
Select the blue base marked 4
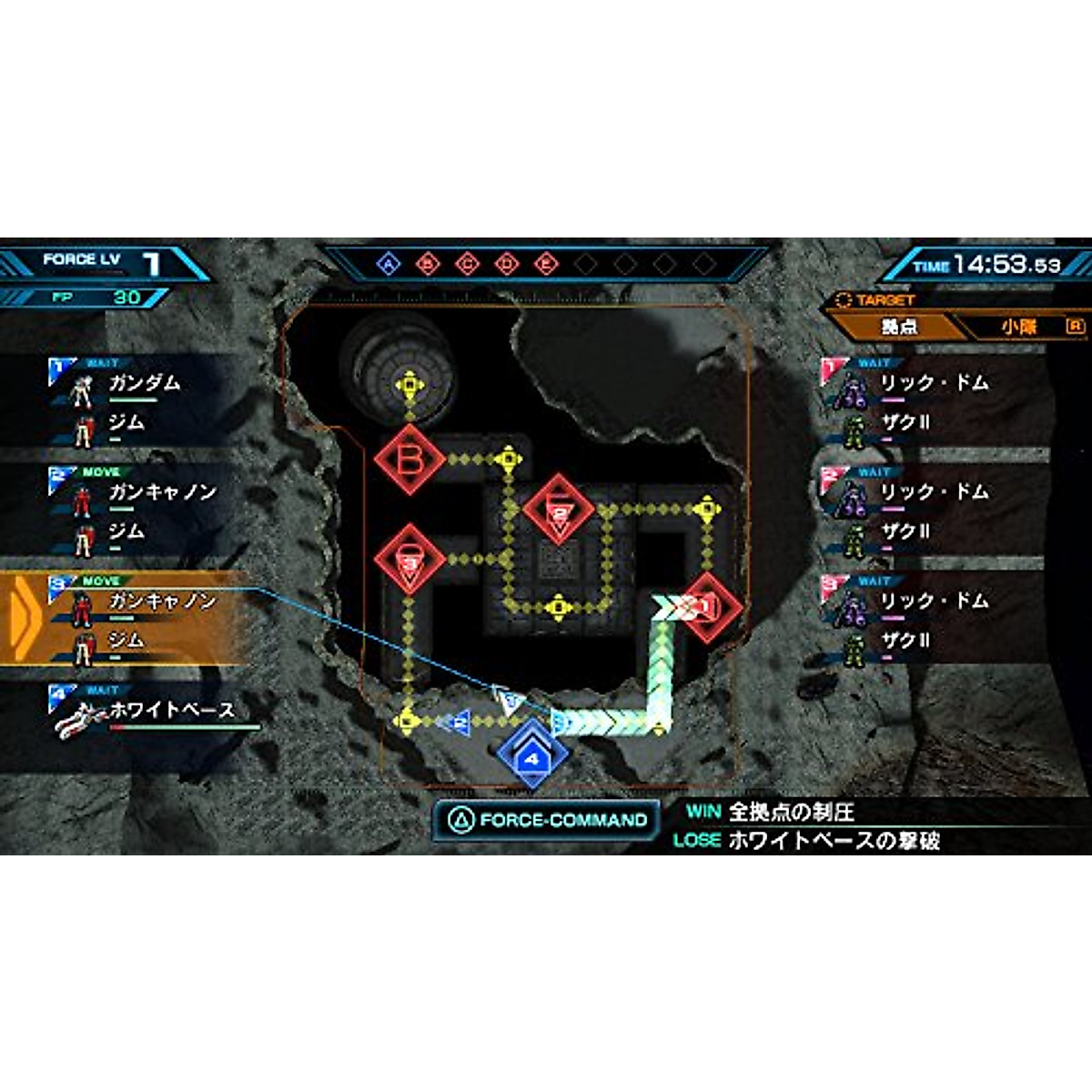click(532, 756)
